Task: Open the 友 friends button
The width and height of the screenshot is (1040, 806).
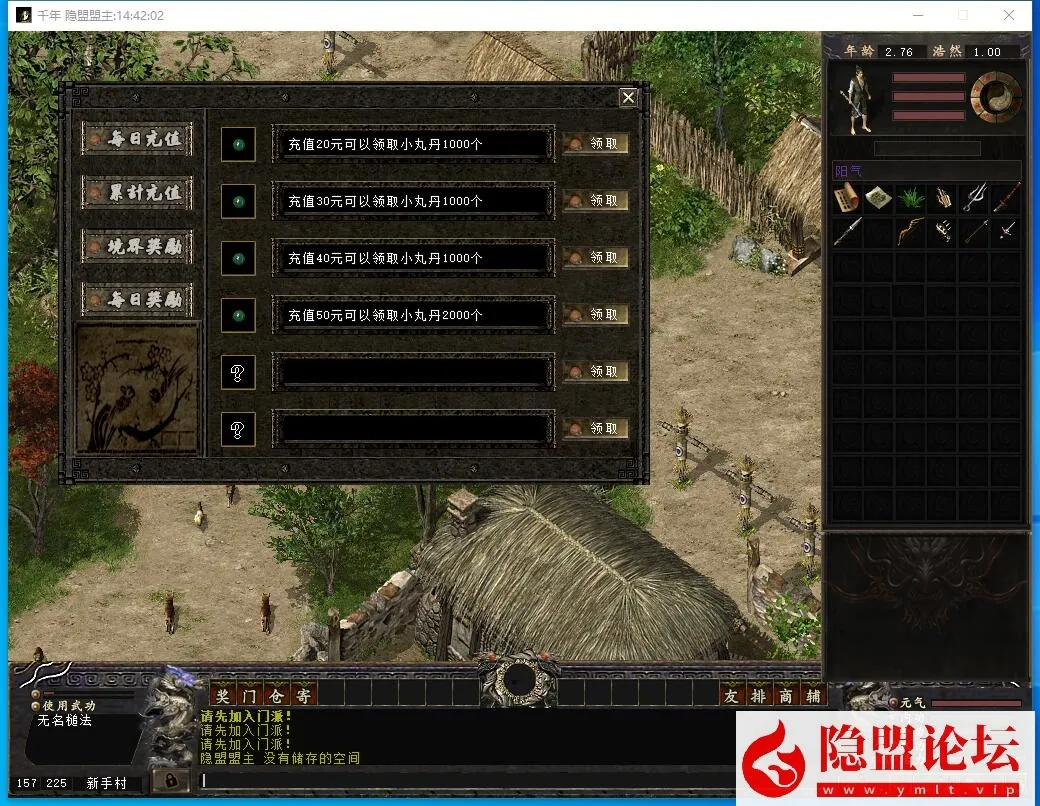Action: pos(732,695)
